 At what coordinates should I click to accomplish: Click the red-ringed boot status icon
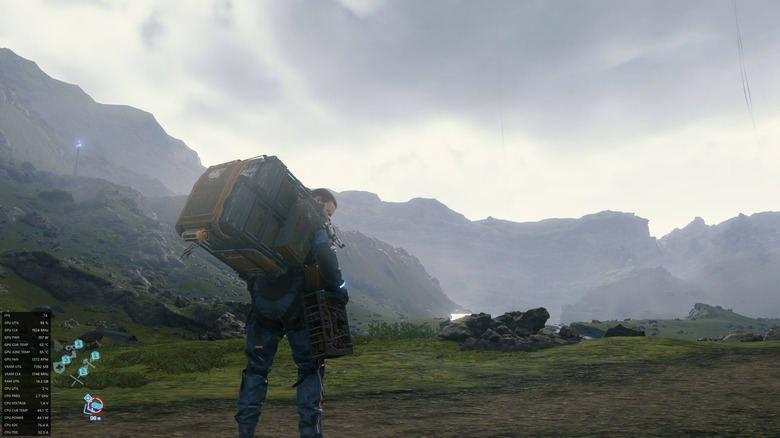[x=95, y=404]
